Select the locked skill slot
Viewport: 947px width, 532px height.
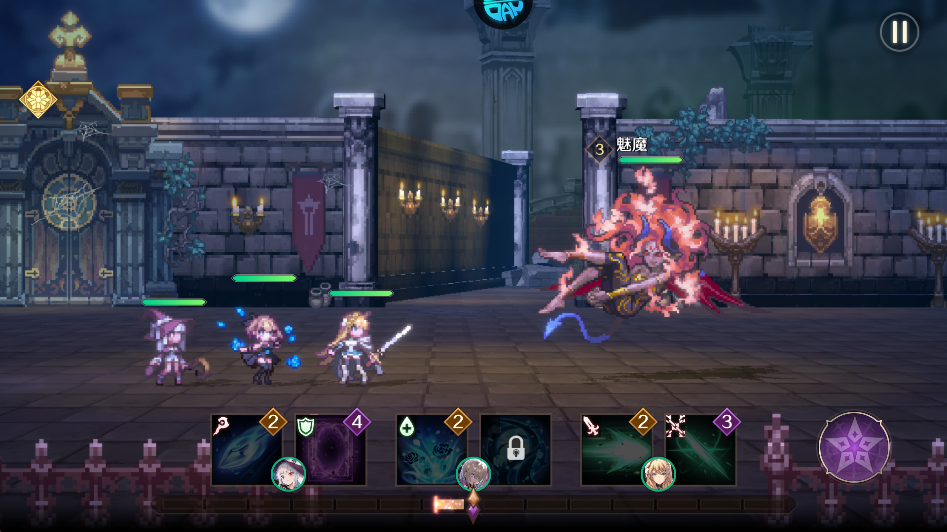[x=515, y=449]
